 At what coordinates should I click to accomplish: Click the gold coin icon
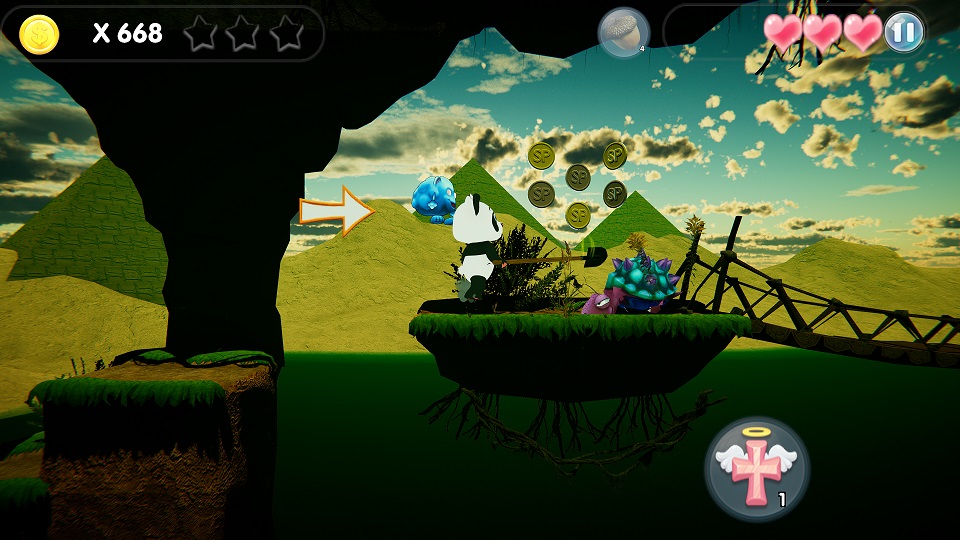click(39, 34)
